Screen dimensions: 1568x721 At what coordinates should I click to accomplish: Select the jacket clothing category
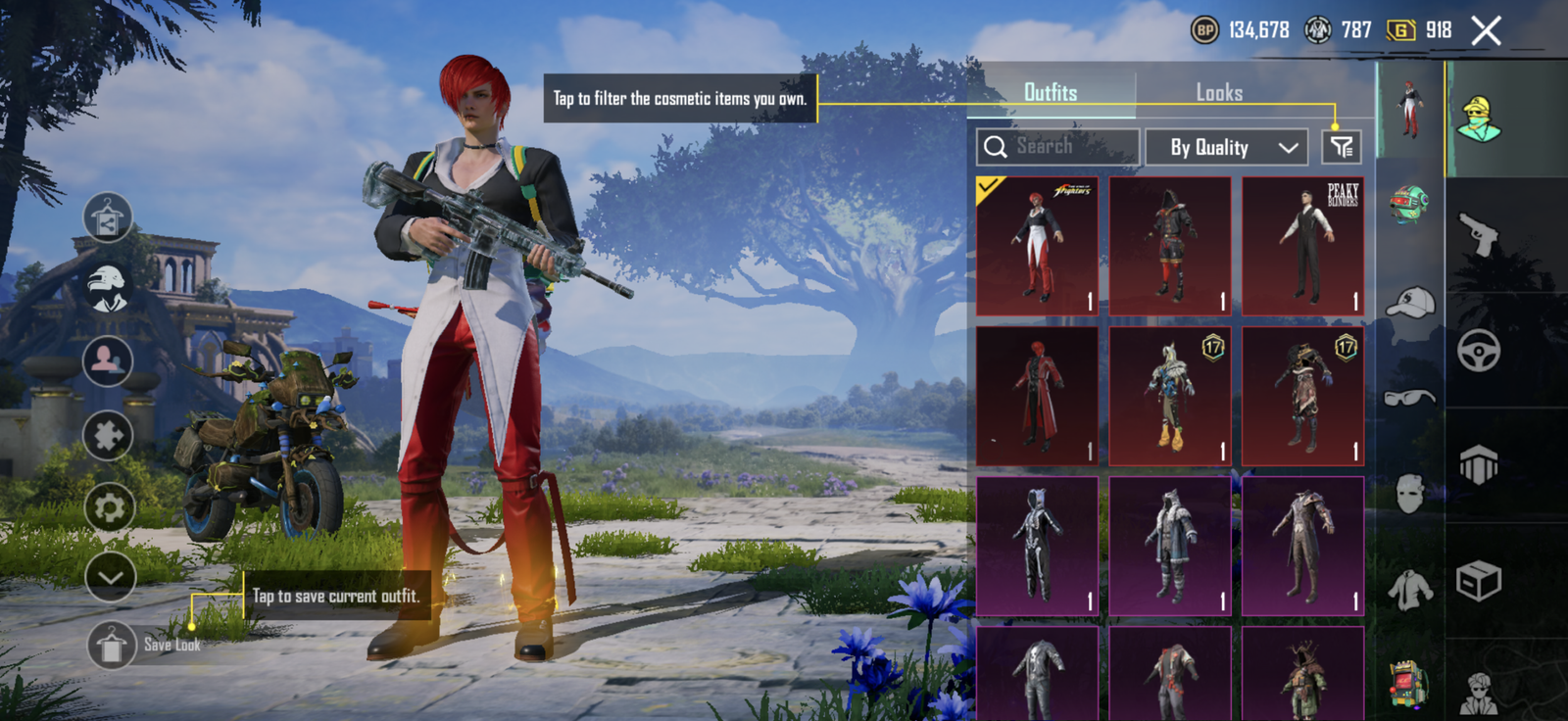click(x=1409, y=590)
